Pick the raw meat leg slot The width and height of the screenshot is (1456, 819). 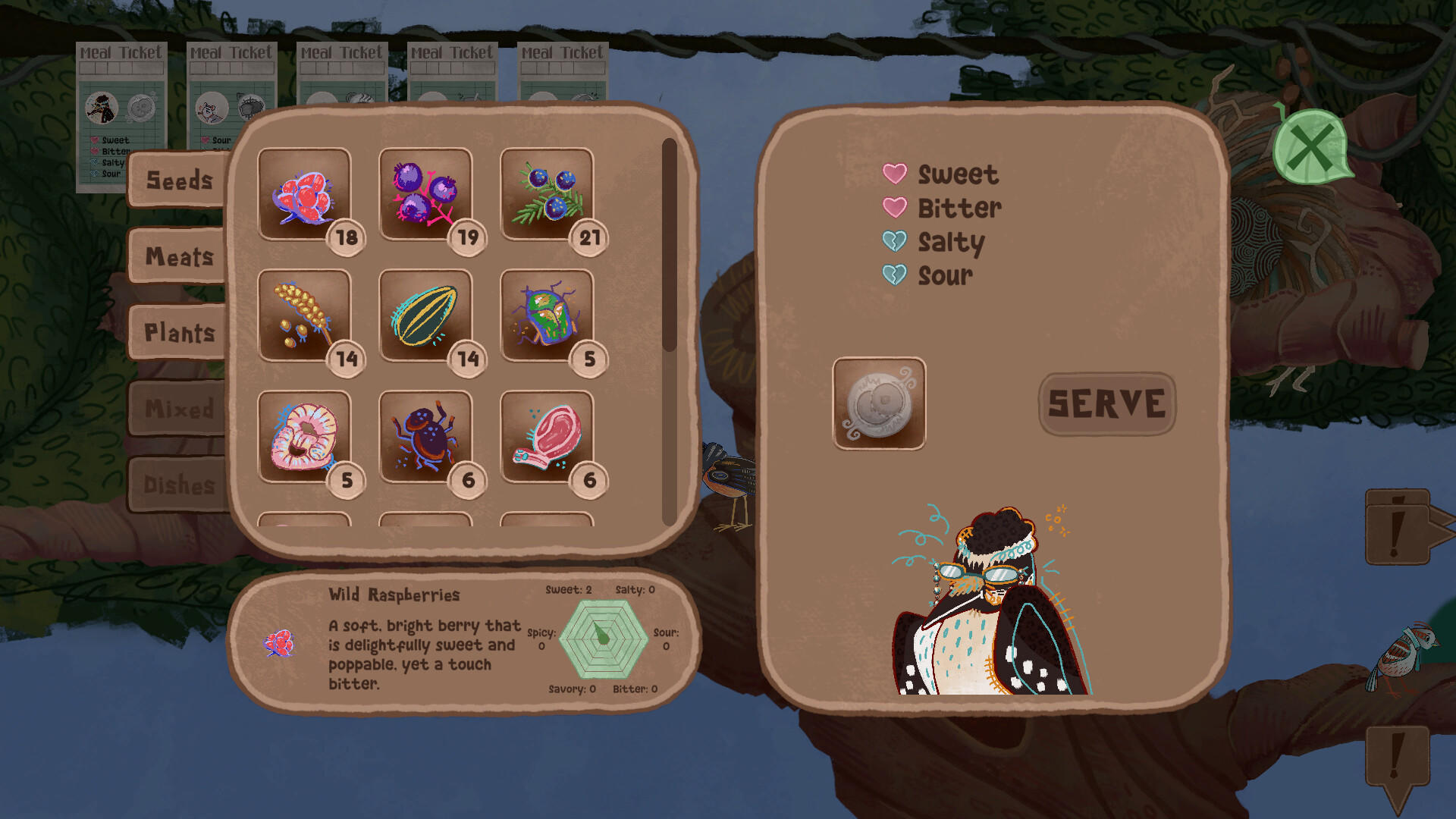tap(547, 437)
